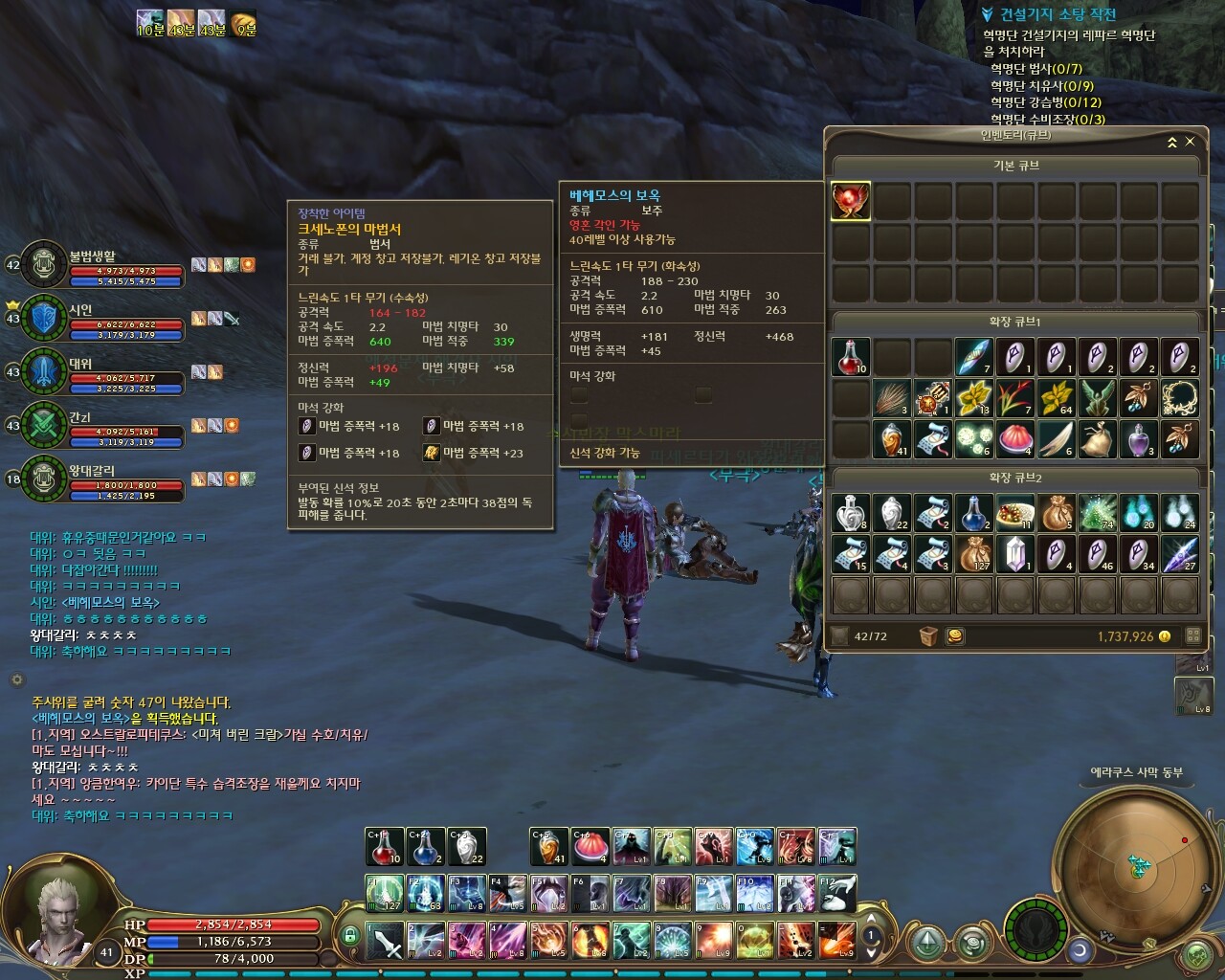This screenshot has height=980, width=1225.
Task: Choose the purple perfume bottle stack of 3
Action: (x=1139, y=439)
